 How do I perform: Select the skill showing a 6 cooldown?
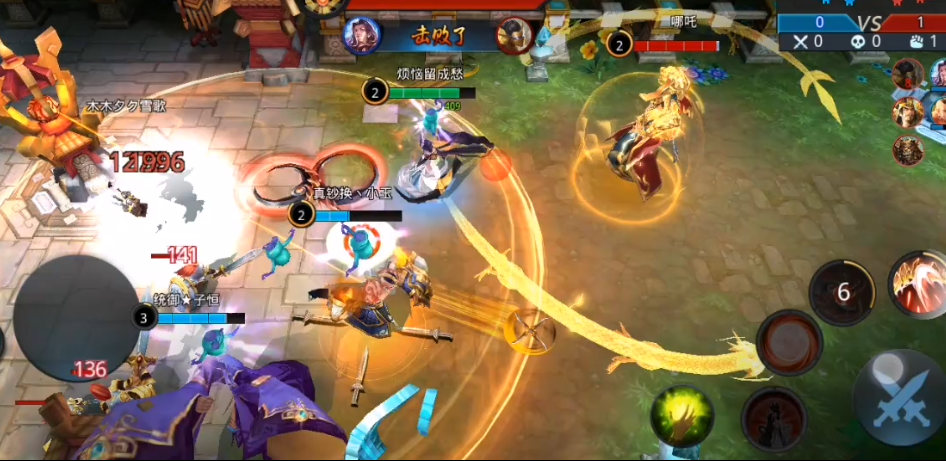[842, 292]
